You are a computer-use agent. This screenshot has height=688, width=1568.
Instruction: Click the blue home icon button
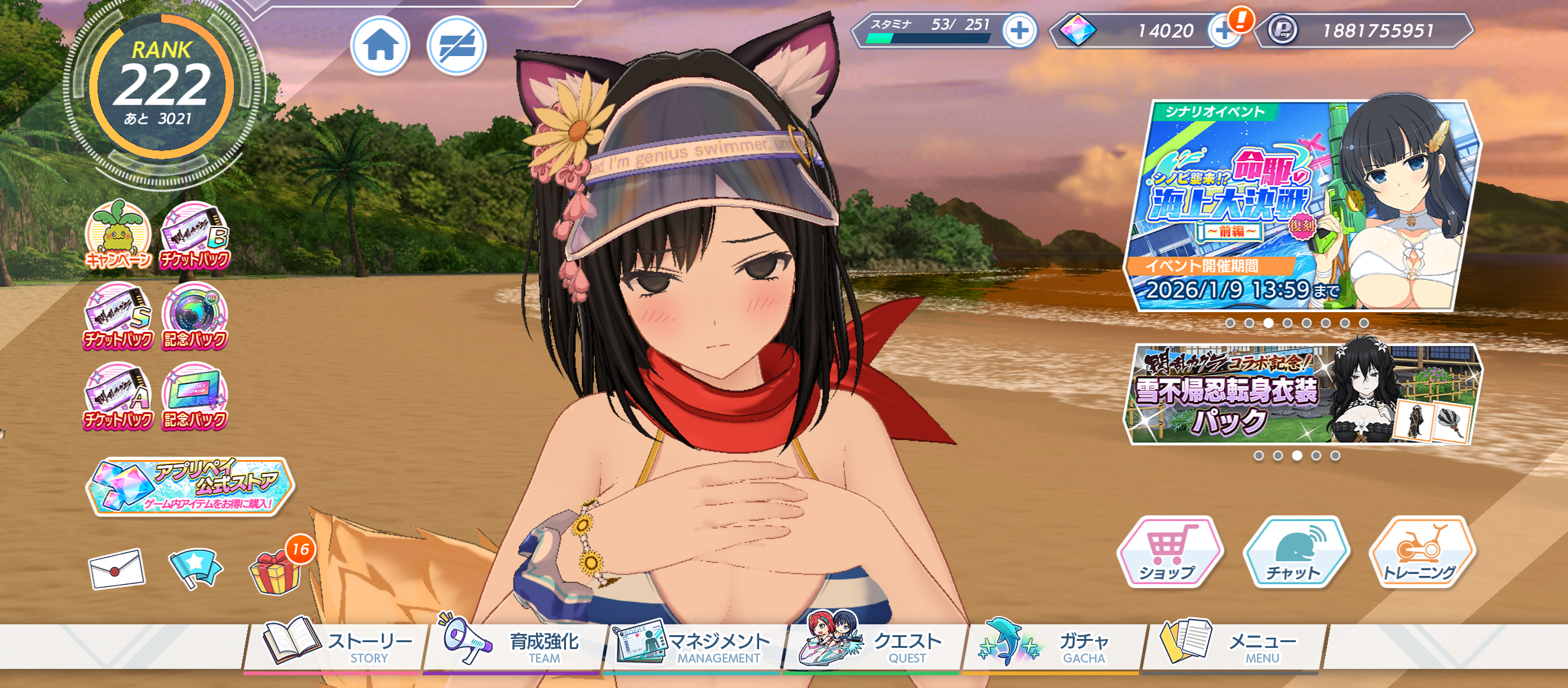pos(381,46)
